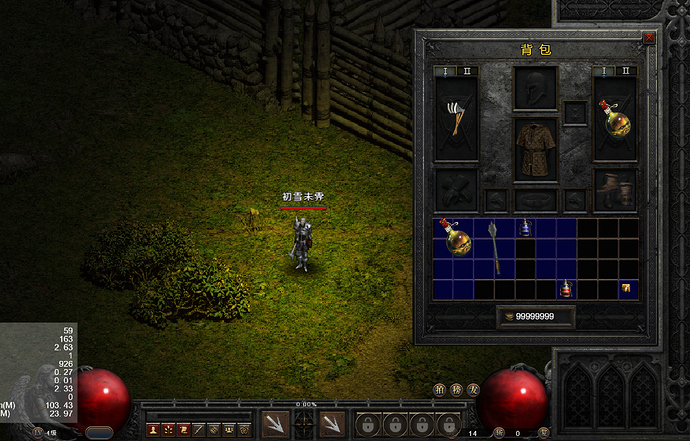The image size is (690, 441).
Task: Activate the right arrow skill button
Action: pyautogui.click(x=333, y=424)
